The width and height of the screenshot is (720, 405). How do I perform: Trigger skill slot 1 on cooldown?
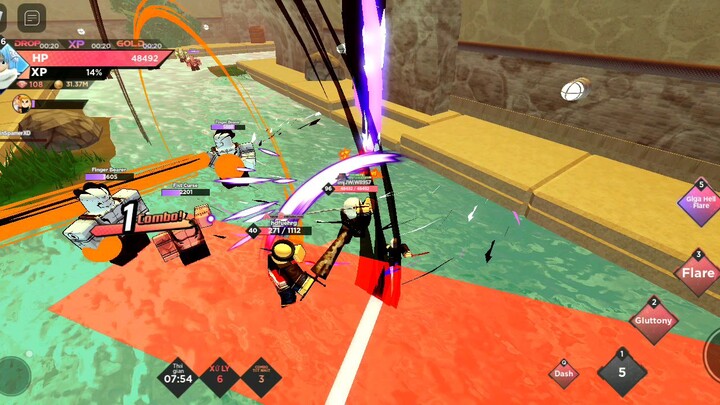[622, 373]
